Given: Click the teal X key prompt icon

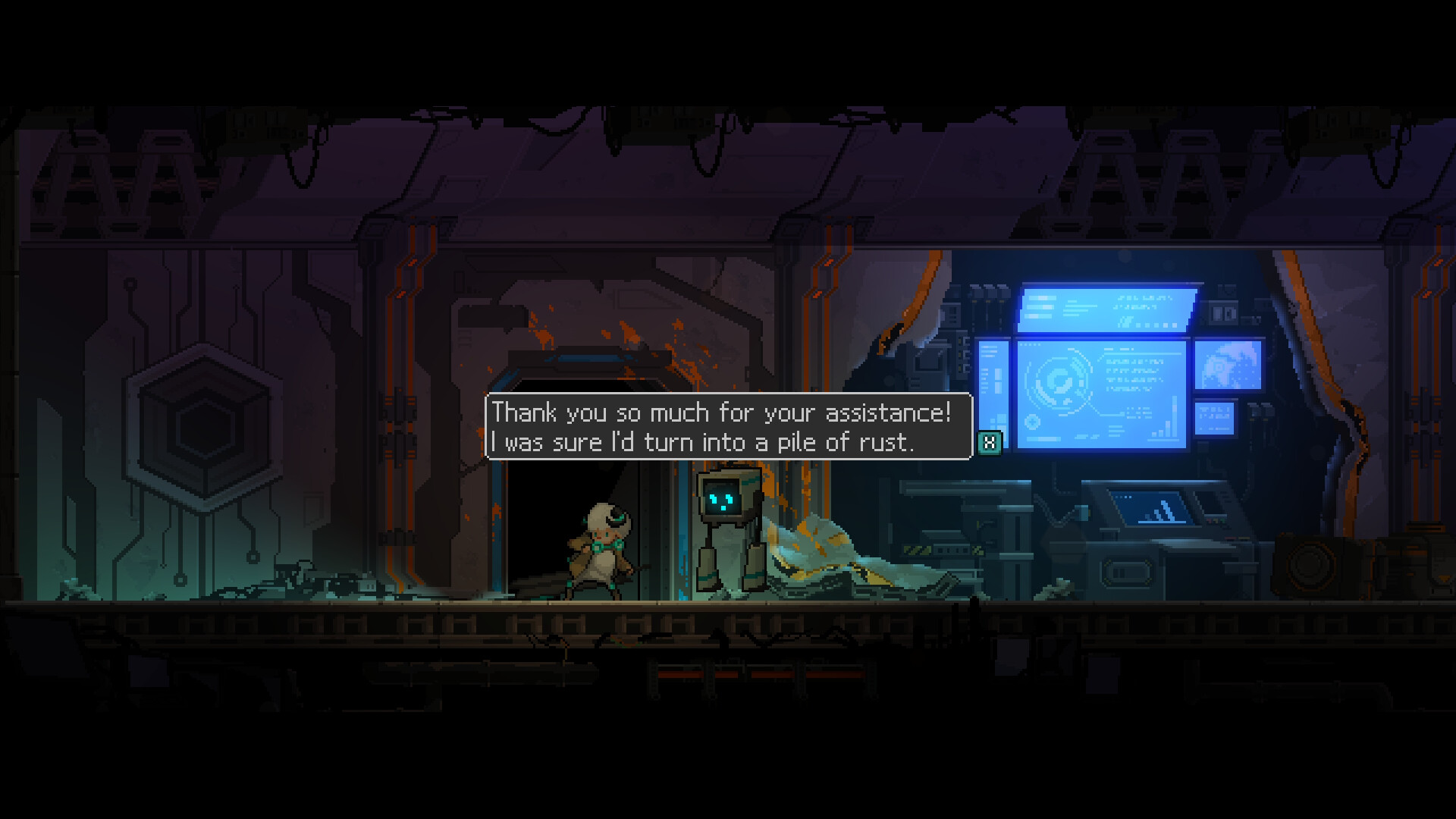Looking at the screenshot, I should click(990, 442).
